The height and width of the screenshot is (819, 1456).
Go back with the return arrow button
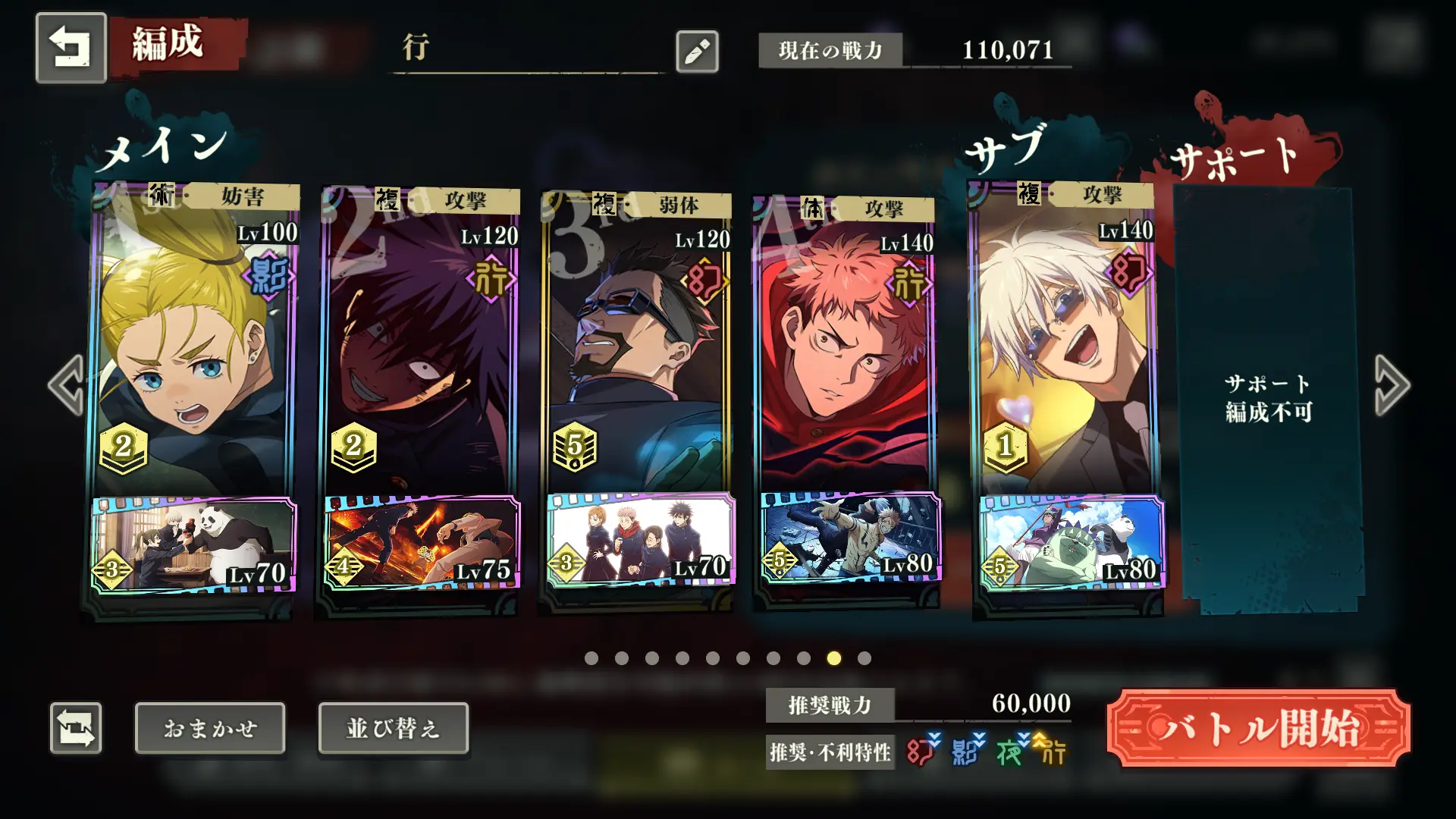[x=71, y=48]
